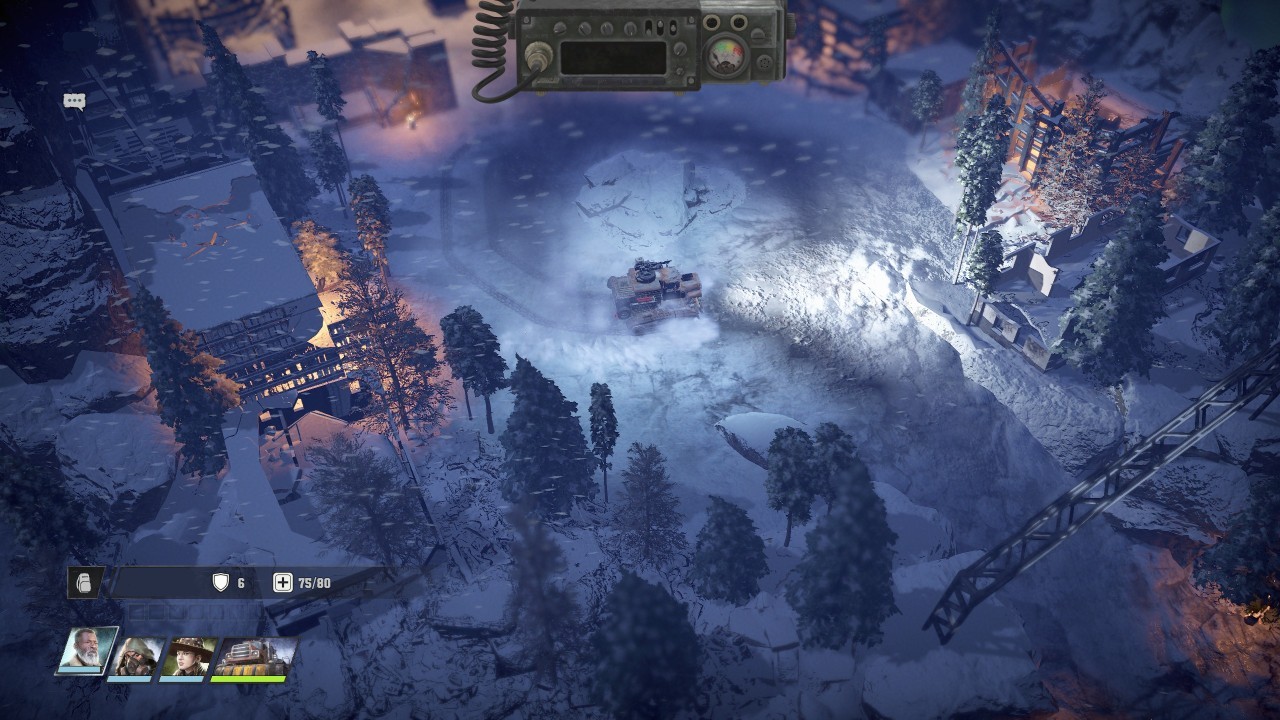The width and height of the screenshot is (1280, 720).
Task: Select the bearded old man portrait
Action: pos(86,652)
